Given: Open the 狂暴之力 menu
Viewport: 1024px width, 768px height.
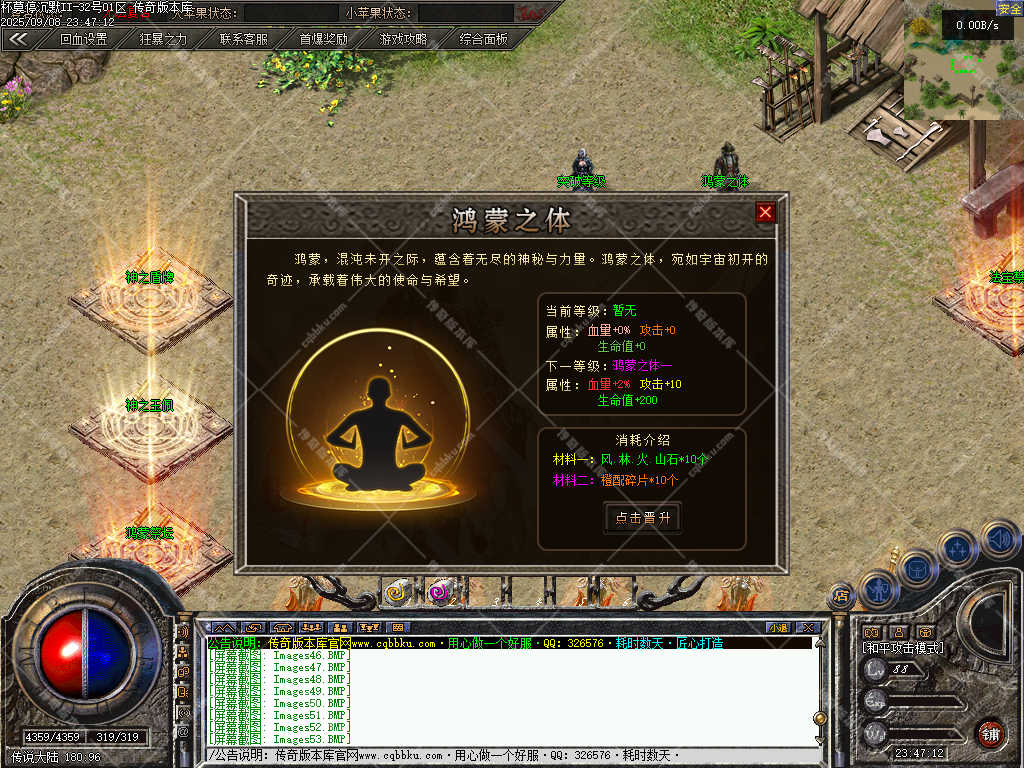Looking at the screenshot, I should (163, 39).
